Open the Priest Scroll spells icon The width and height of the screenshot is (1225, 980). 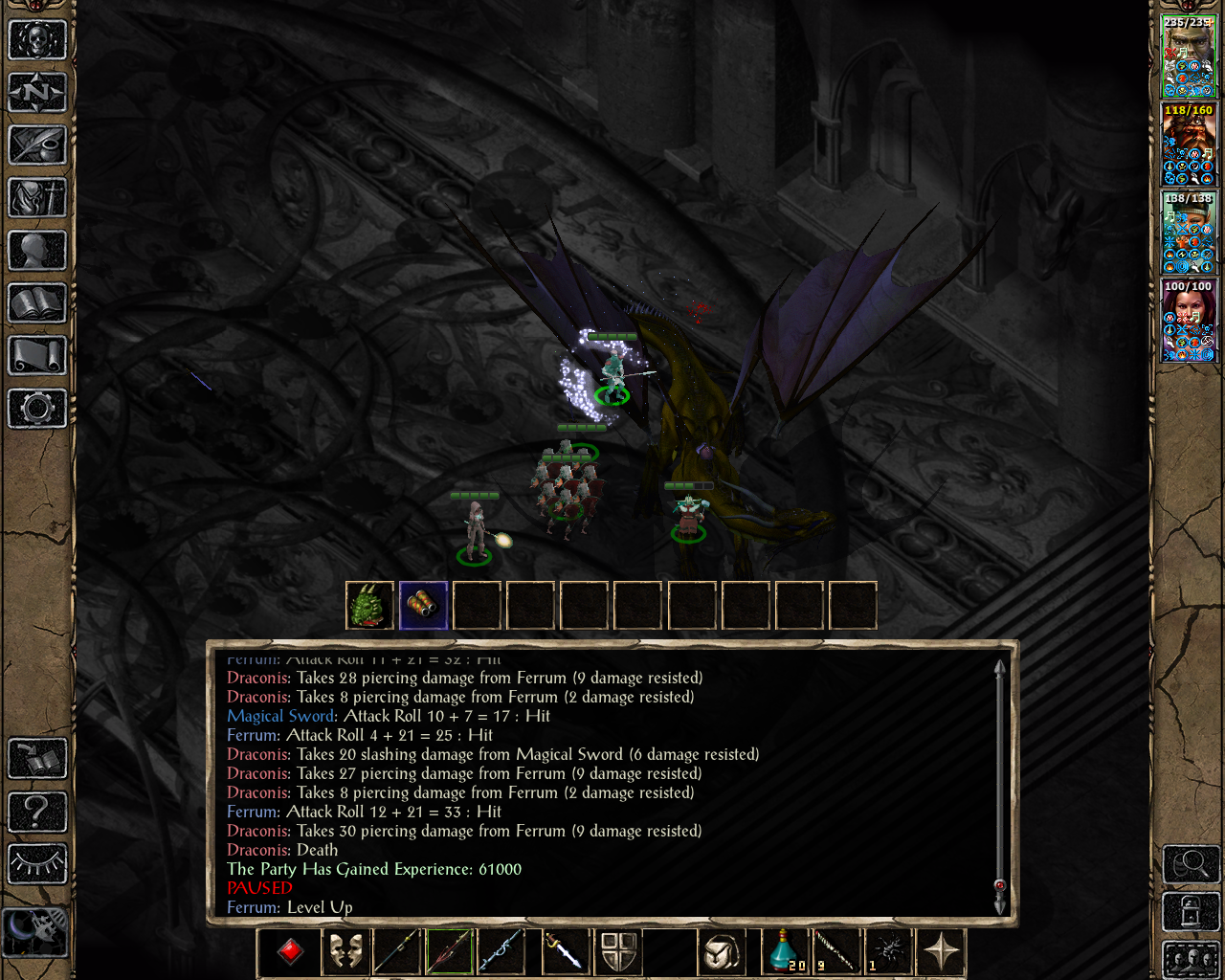(x=36, y=356)
